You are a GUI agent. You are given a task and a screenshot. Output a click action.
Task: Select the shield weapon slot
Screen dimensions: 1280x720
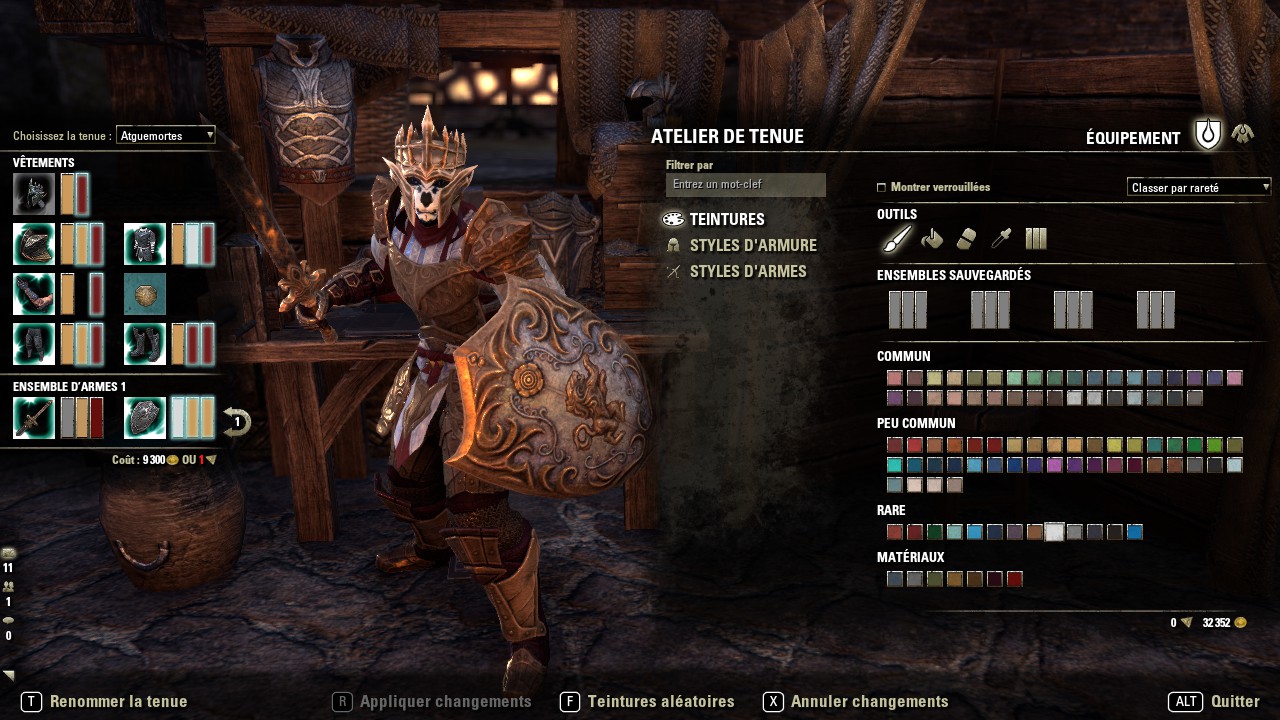tap(145, 418)
